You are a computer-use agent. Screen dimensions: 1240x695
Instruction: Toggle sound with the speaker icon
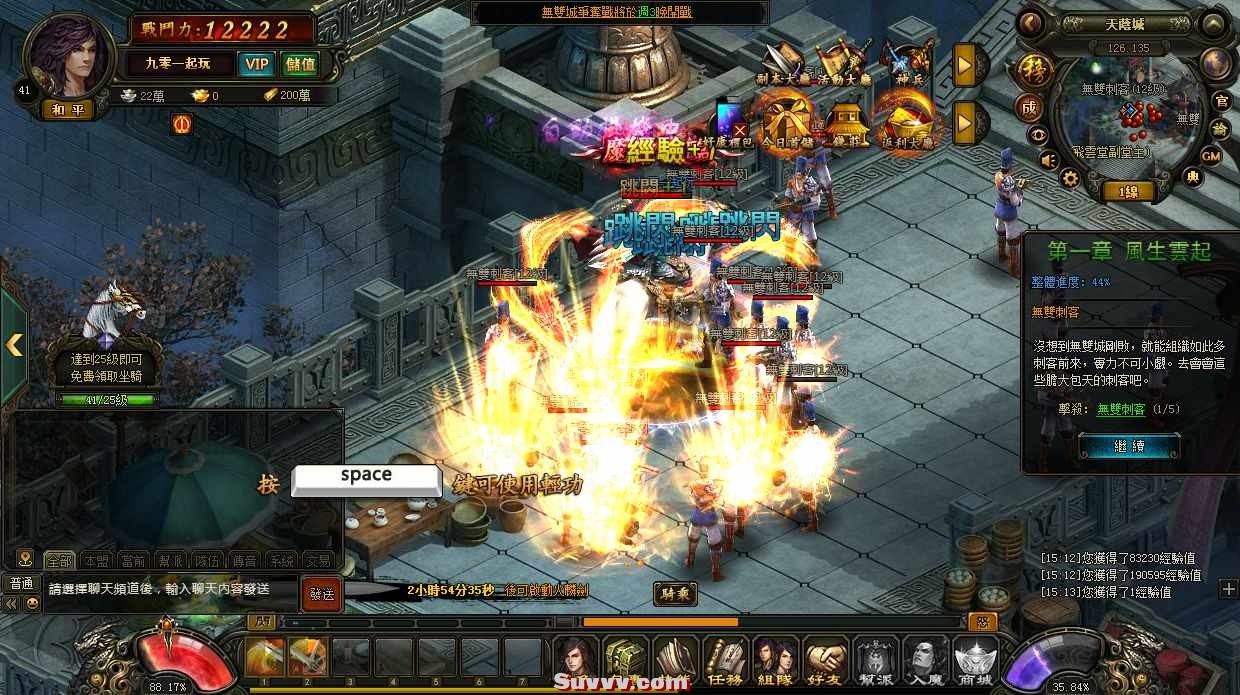pyautogui.click(x=1048, y=159)
